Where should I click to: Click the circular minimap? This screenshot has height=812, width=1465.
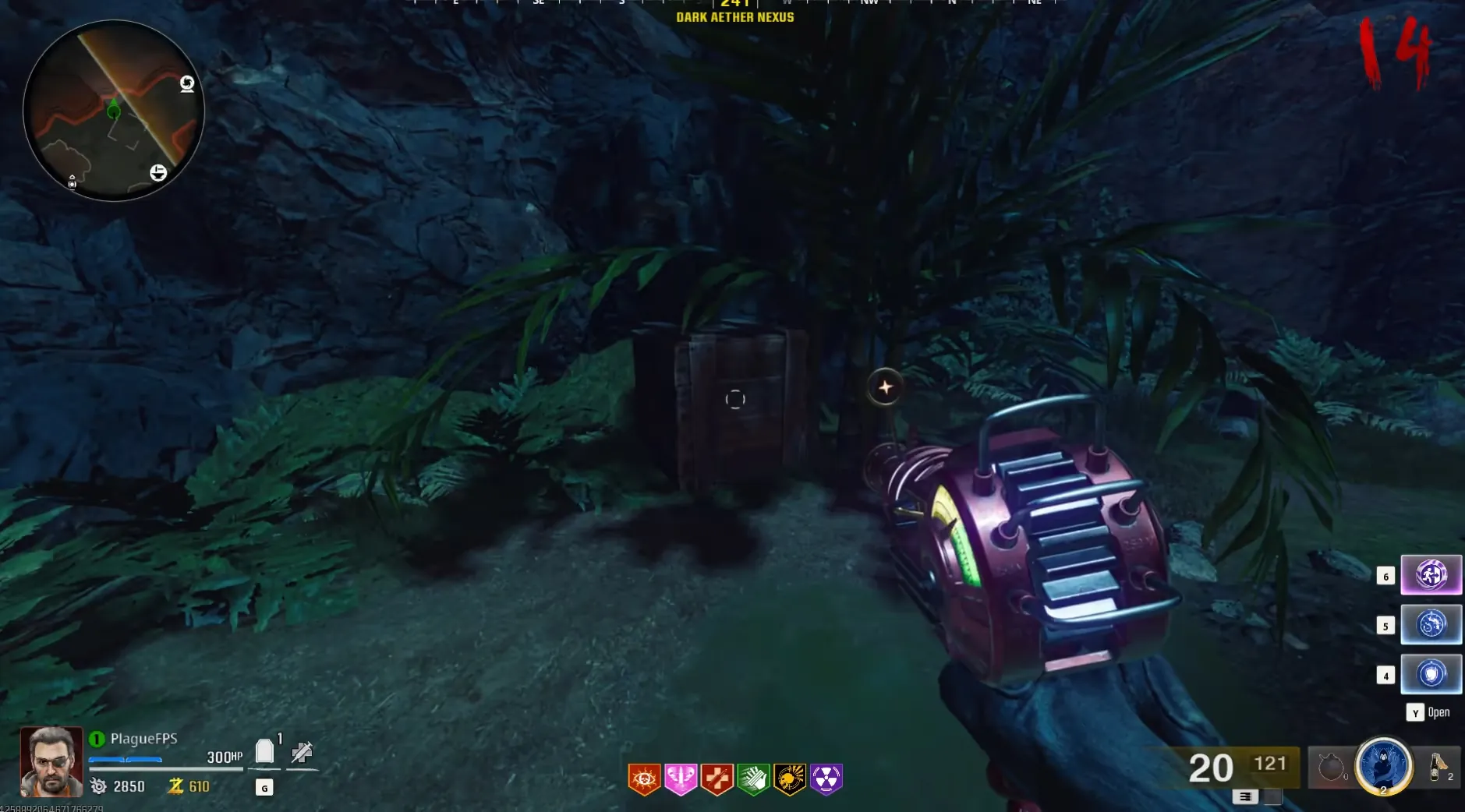(x=114, y=111)
